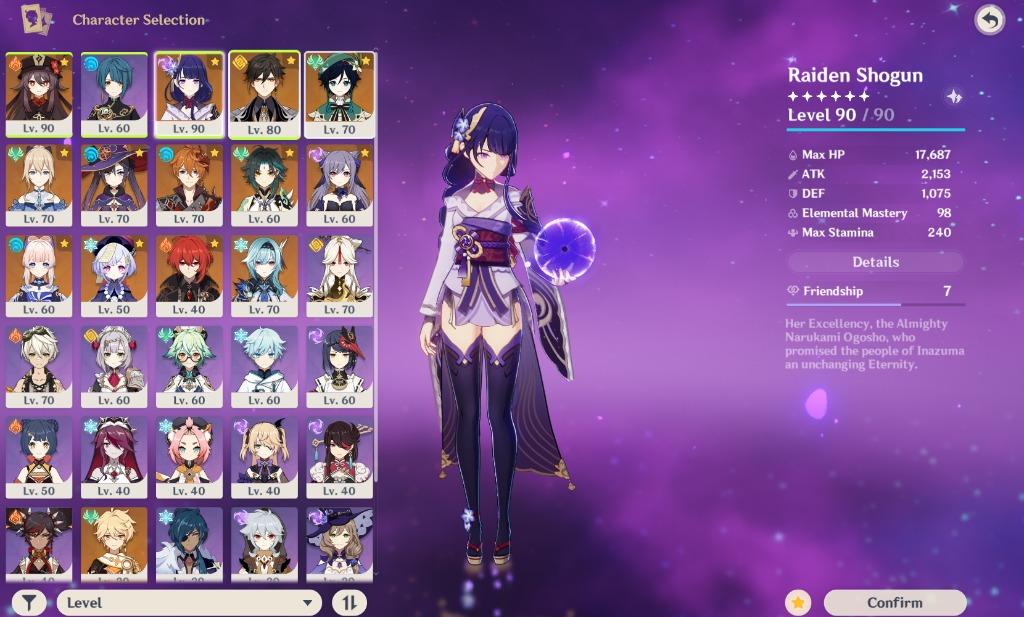
Task: Select Sucrose with the green hair and glasses
Action: coord(189,365)
